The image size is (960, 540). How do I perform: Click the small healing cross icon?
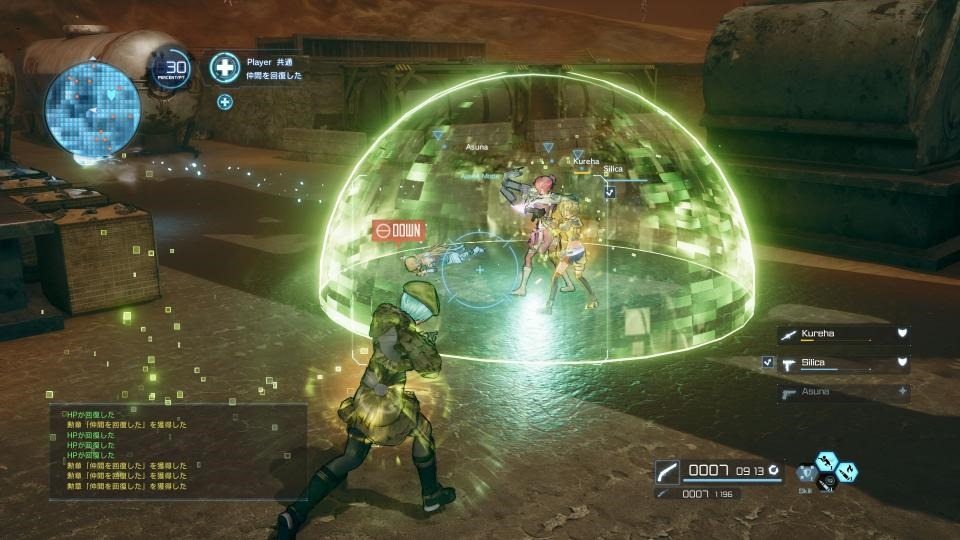click(225, 101)
